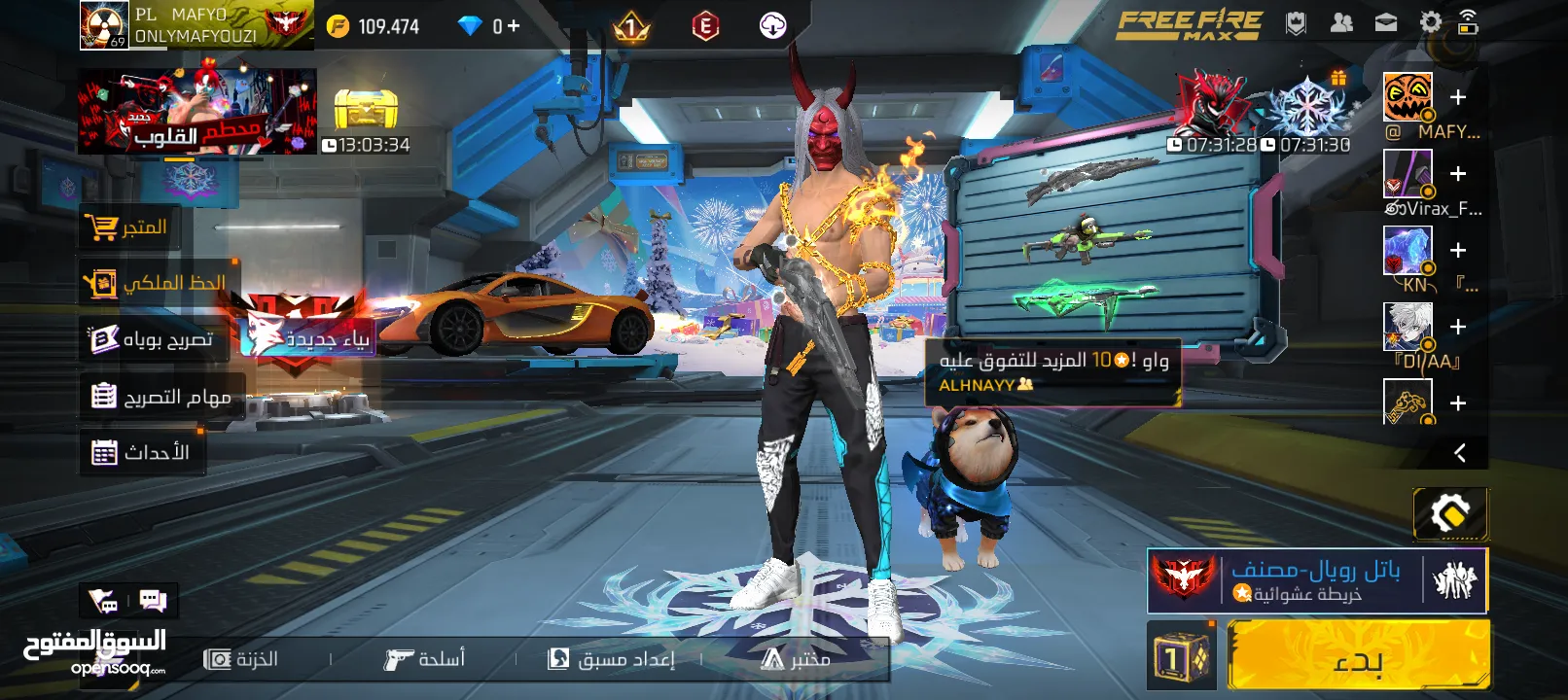This screenshot has height=700, width=1568.
Task: Open the Battle Royale ranked mode selector
Action: click(1317, 580)
